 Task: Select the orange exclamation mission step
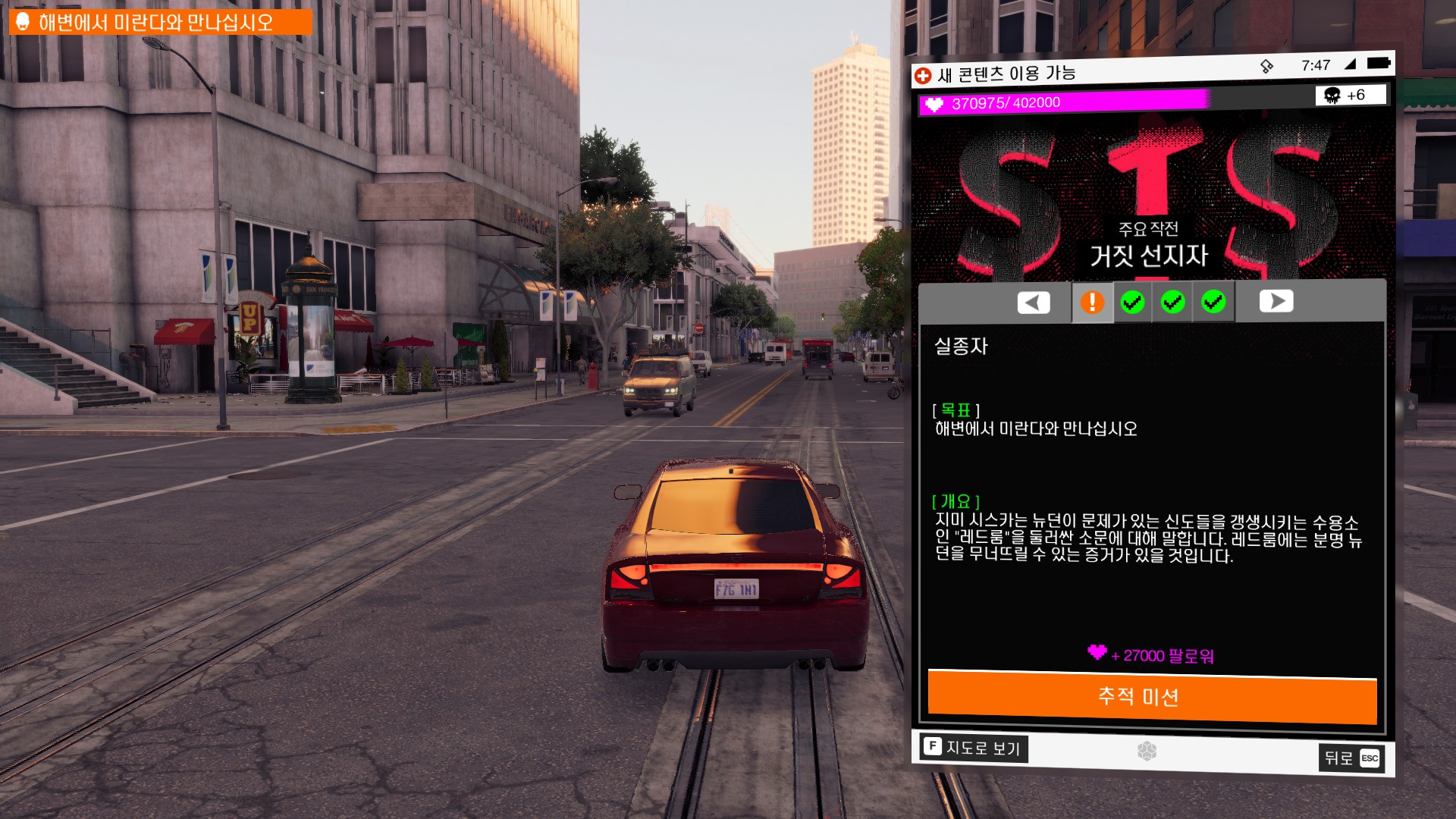[1092, 302]
